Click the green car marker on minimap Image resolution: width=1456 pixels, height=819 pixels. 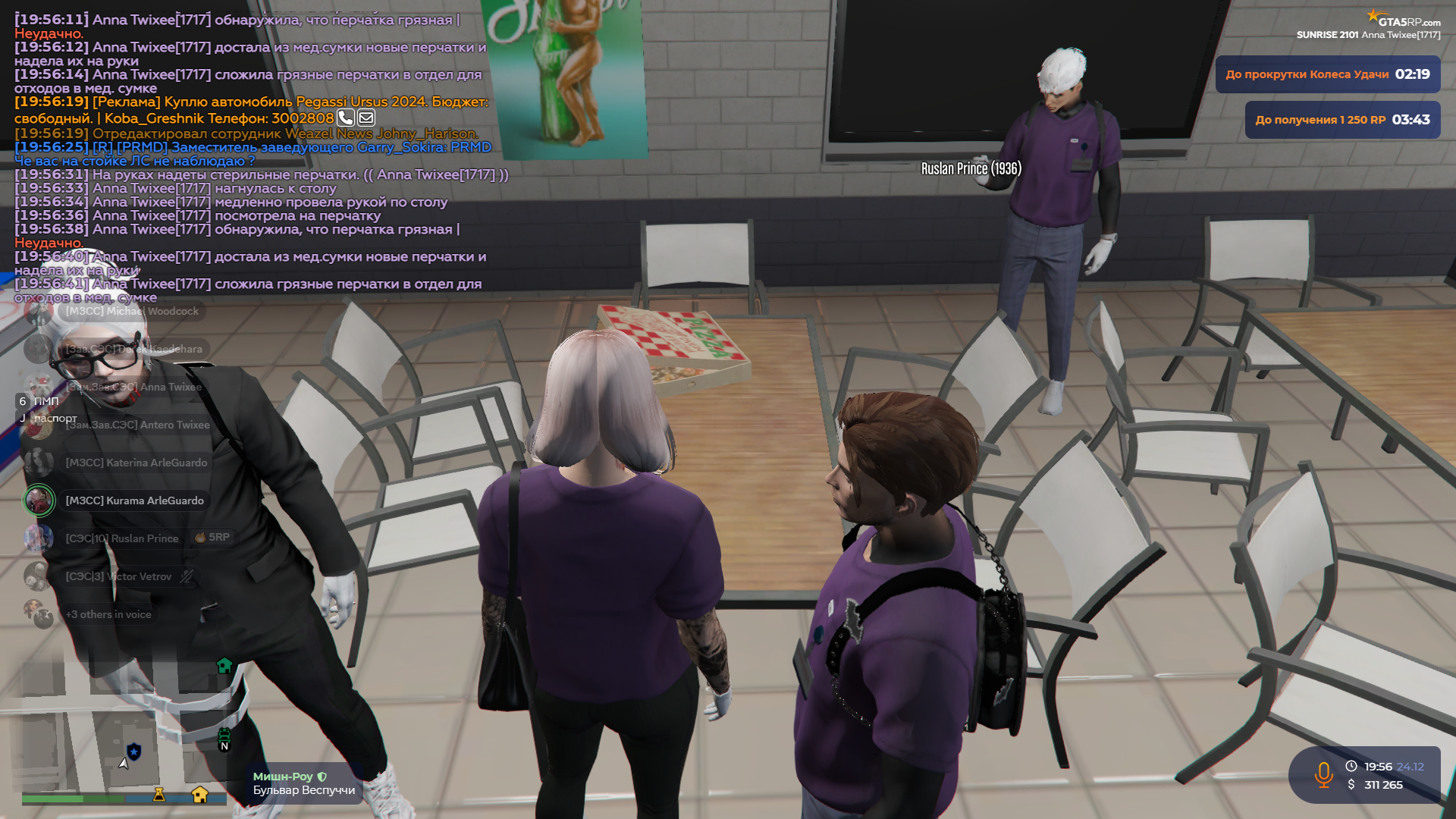click(224, 734)
